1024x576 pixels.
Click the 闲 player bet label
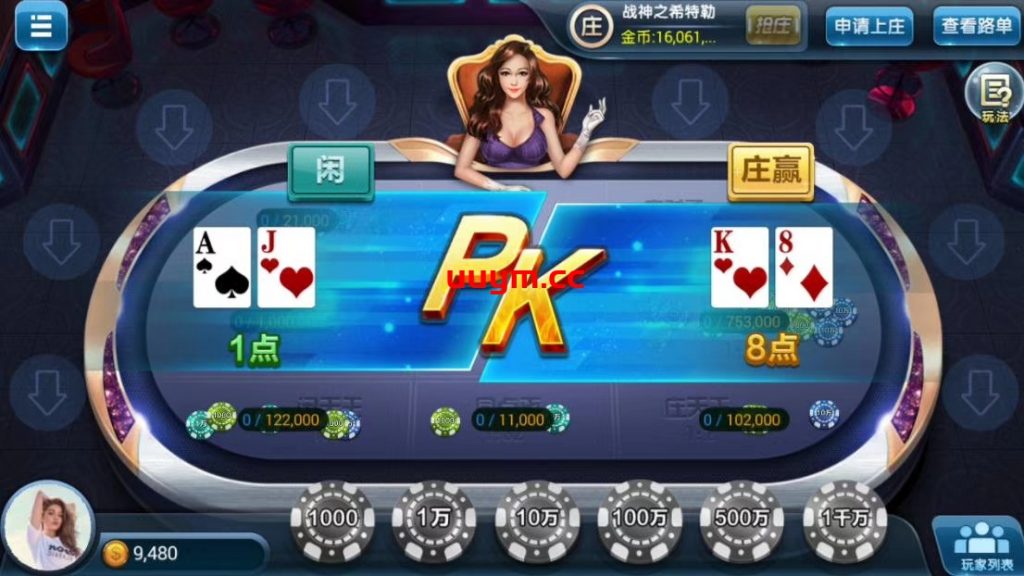pyautogui.click(x=331, y=170)
